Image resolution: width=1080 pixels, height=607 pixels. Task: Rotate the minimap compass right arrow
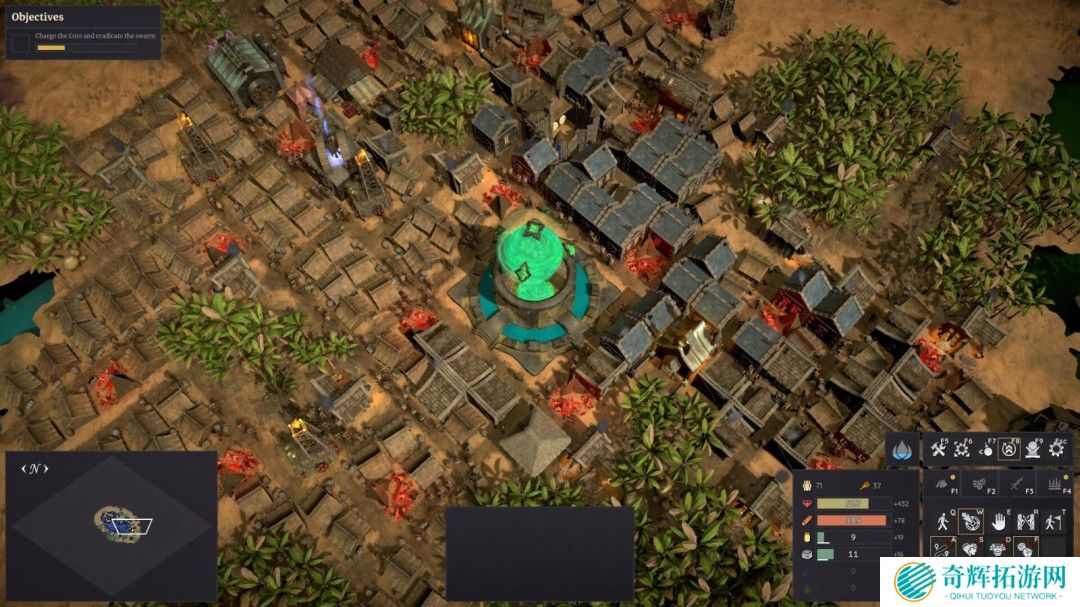[46, 468]
